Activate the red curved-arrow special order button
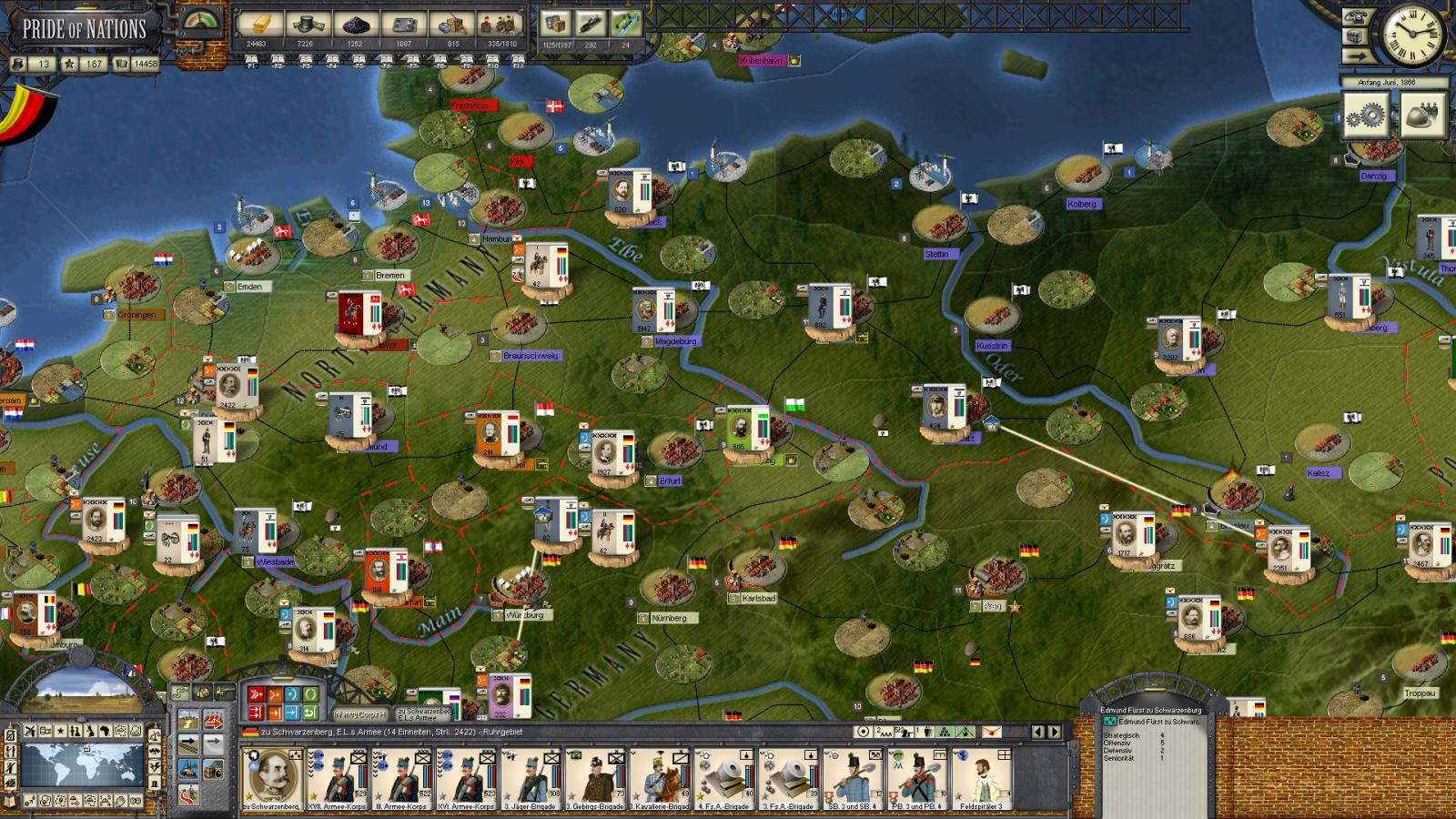The height and width of the screenshot is (819, 1456). pos(188,795)
